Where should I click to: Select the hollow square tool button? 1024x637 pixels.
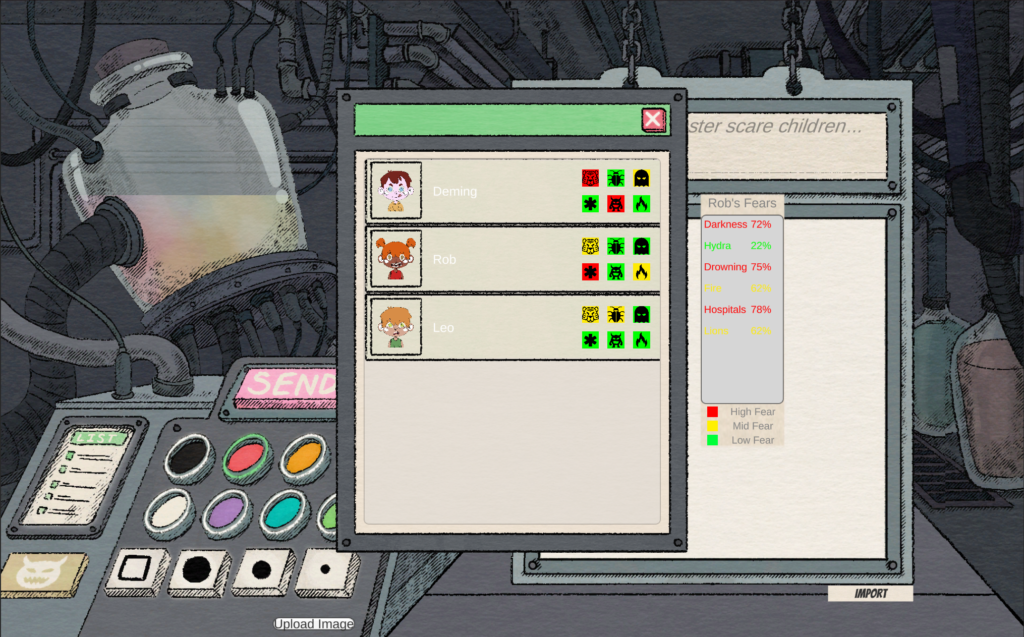[135, 569]
